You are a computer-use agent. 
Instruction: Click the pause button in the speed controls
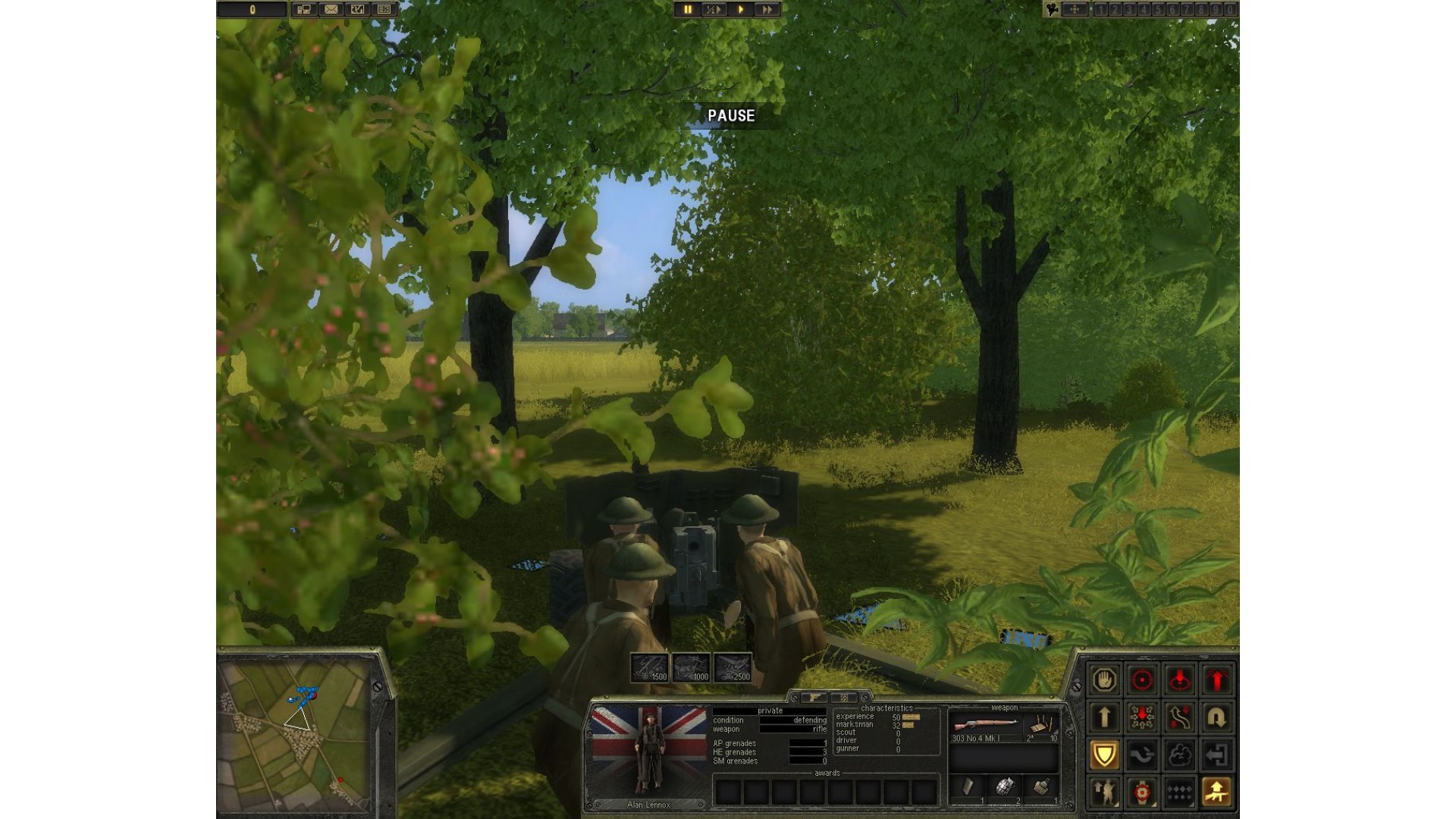[x=688, y=10]
